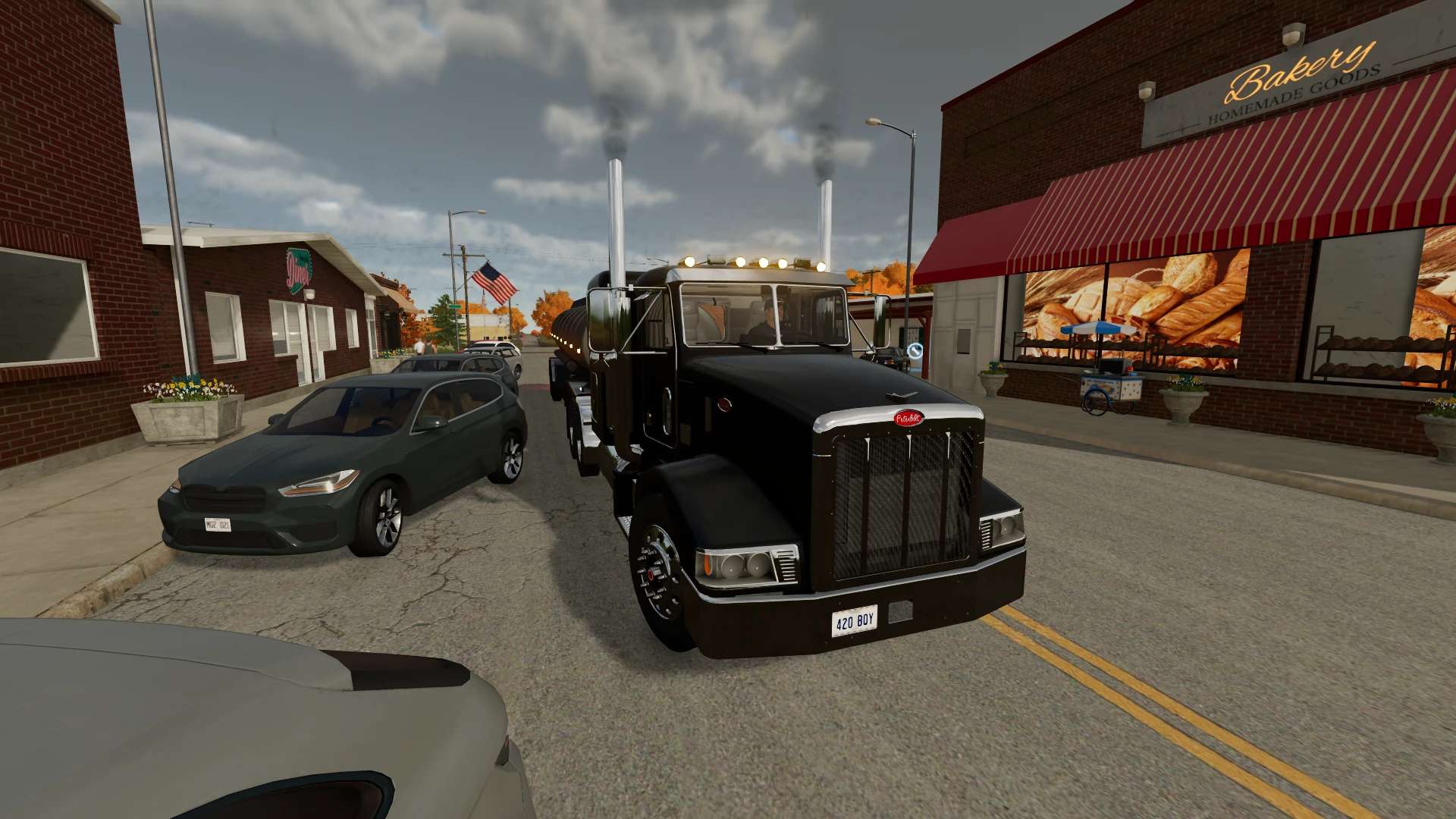The image size is (1456, 819).
Task: Select the wrench workshop marker icon
Action: click(915, 350)
